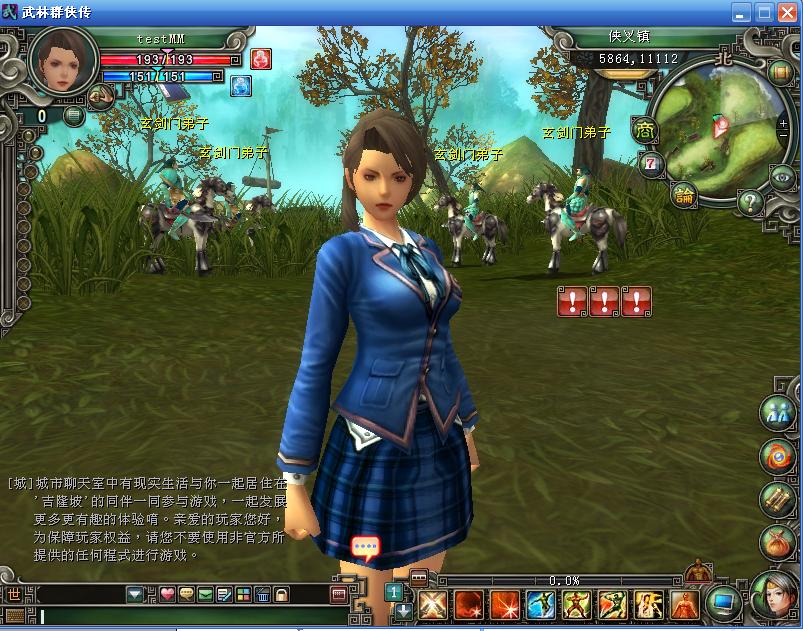This screenshot has height=631, width=803.
Task: Open the calendar button showing 7
Action: point(651,163)
